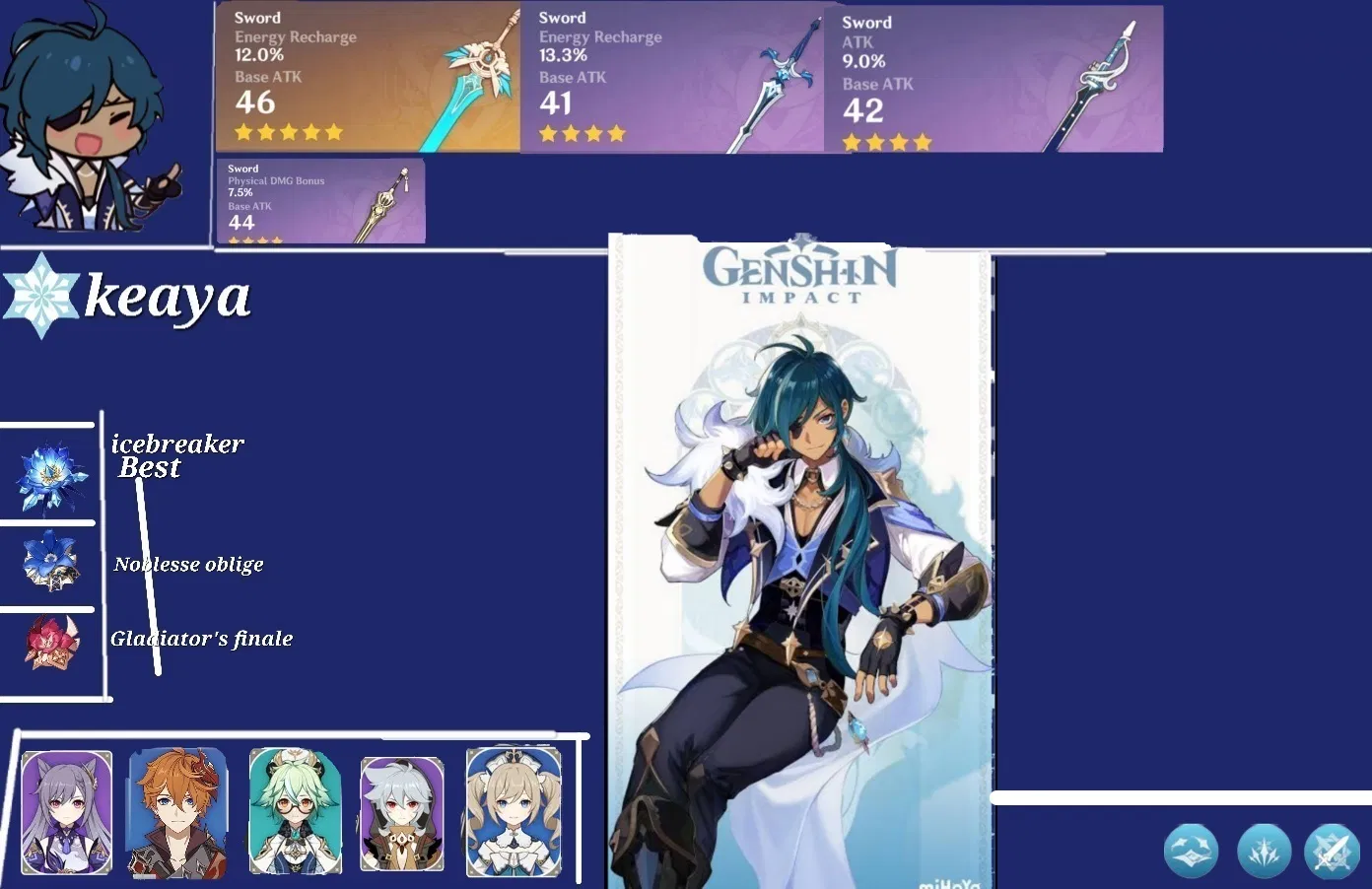Open the Noblesse Oblige artifact flower icon
1372x889 pixels.
[49, 564]
